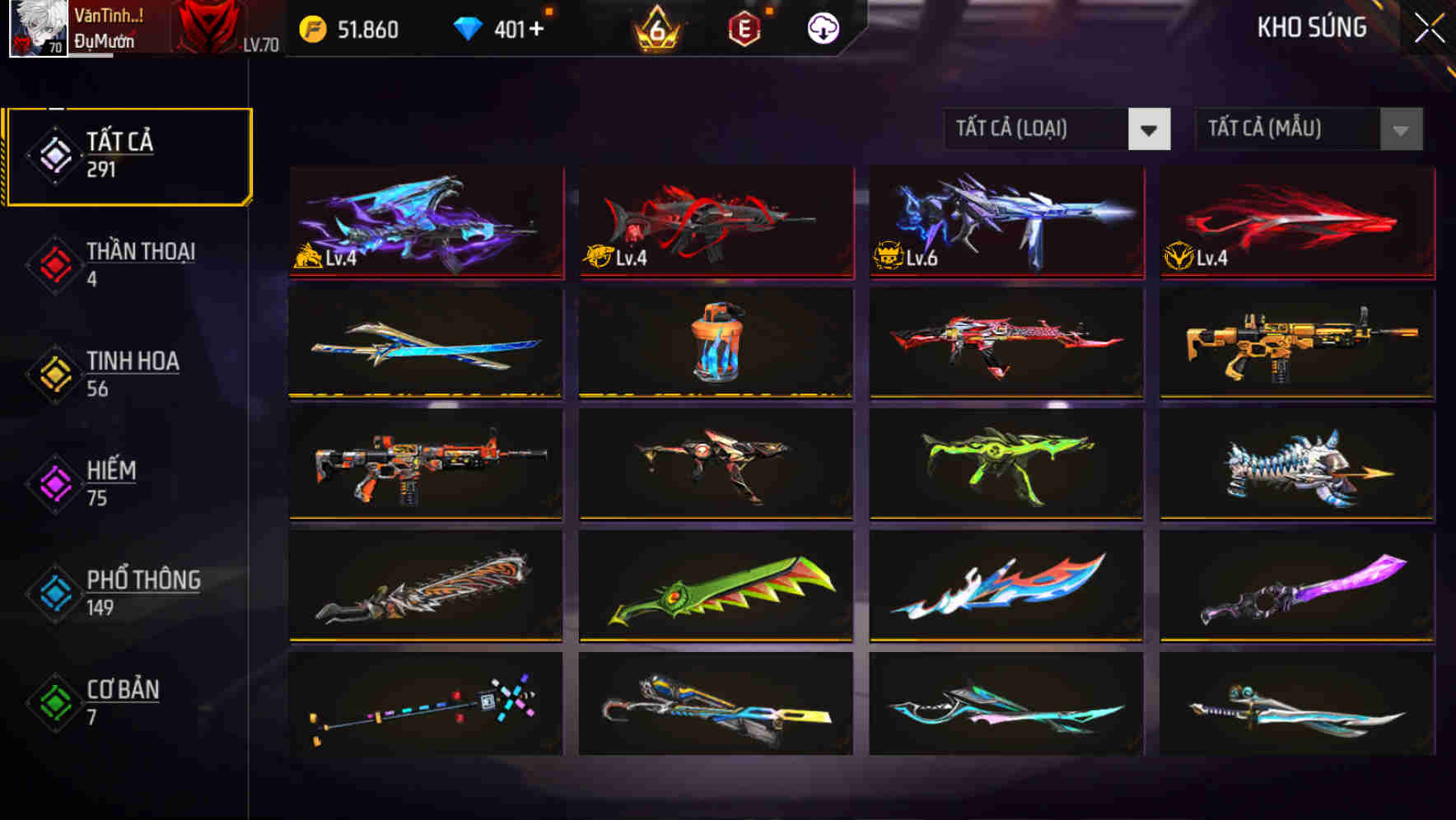Open the blue lantern item thumbnail
Viewport: 1456px width, 820px height.
coord(715,347)
